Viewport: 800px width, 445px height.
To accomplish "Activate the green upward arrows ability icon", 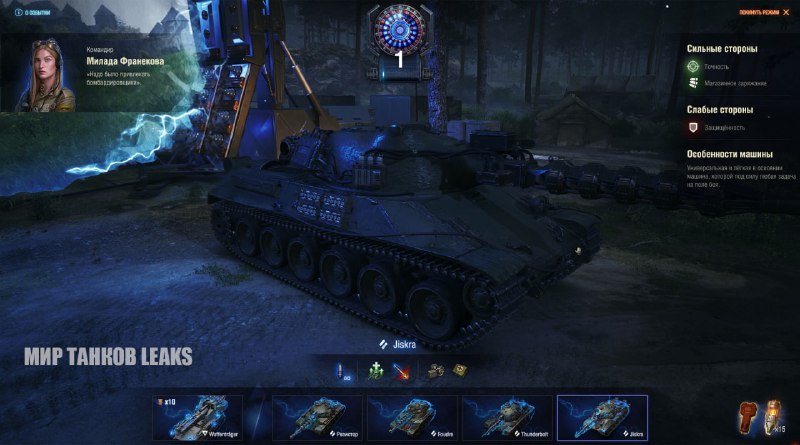I will [x=376, y=370].
